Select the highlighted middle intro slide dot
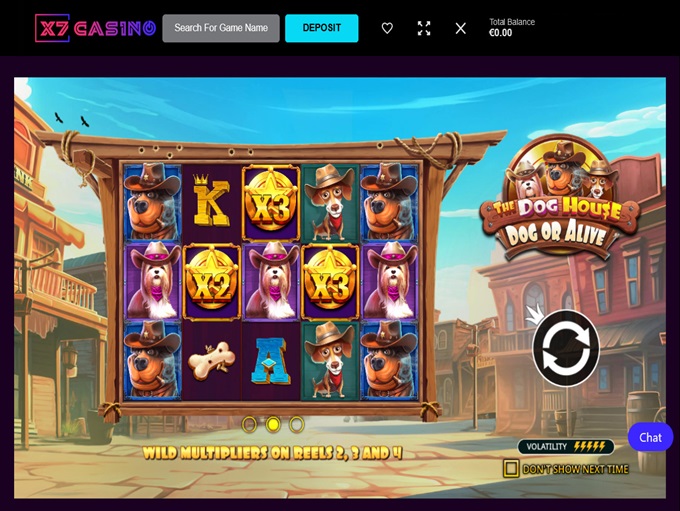Image resolution: width=680 pixels, height=511 pixels. pyautogui.click(x=273, y=424)
